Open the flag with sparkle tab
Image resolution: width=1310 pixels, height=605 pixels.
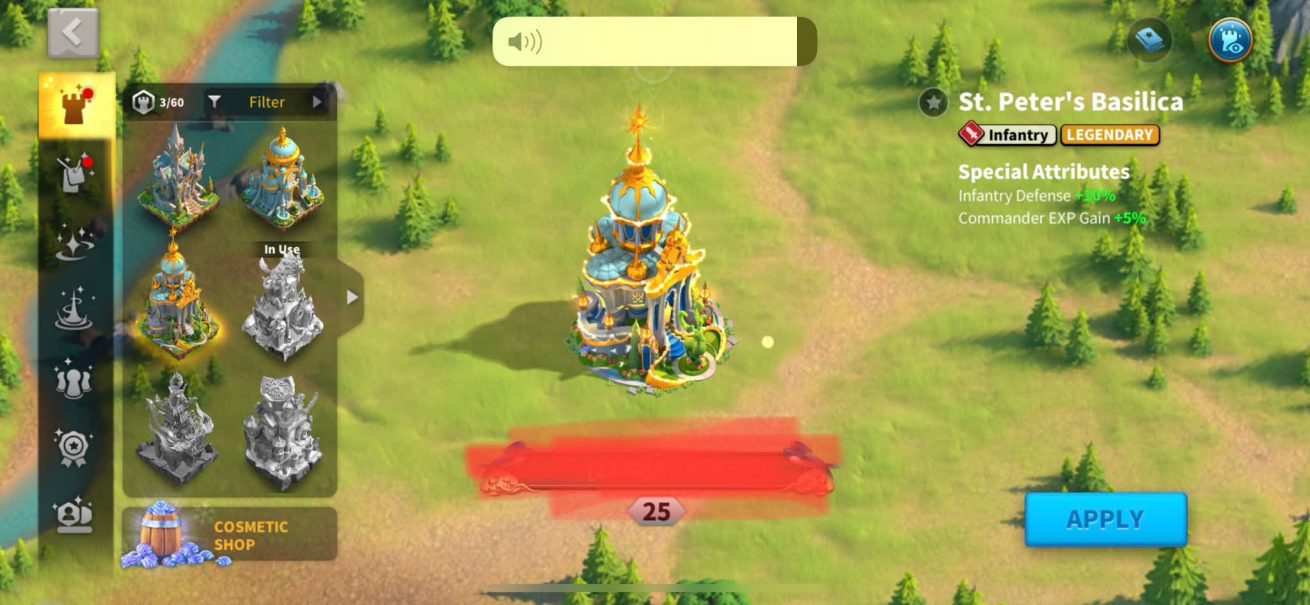point(74,174)
